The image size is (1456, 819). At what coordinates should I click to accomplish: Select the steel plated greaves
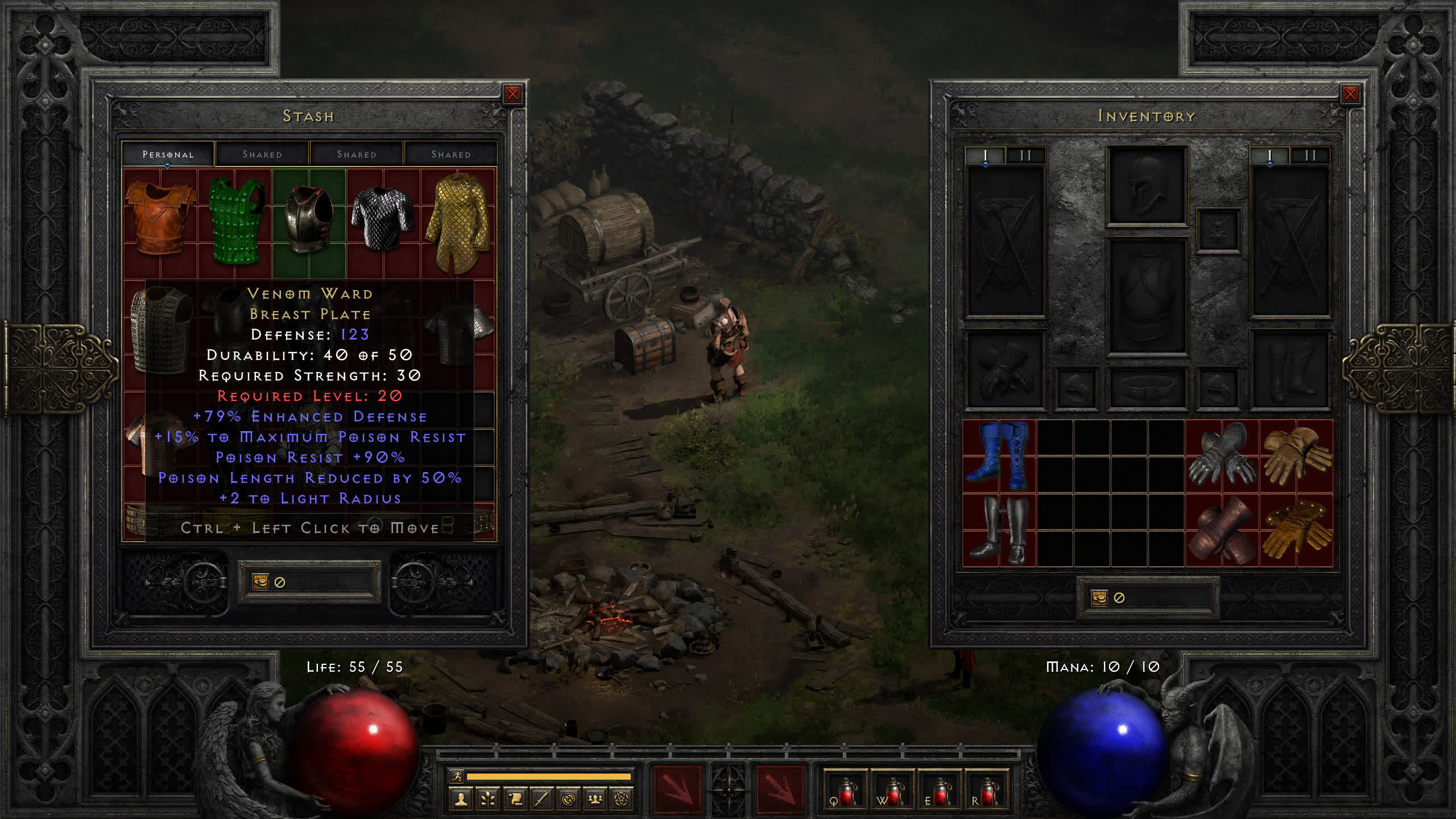999,530
